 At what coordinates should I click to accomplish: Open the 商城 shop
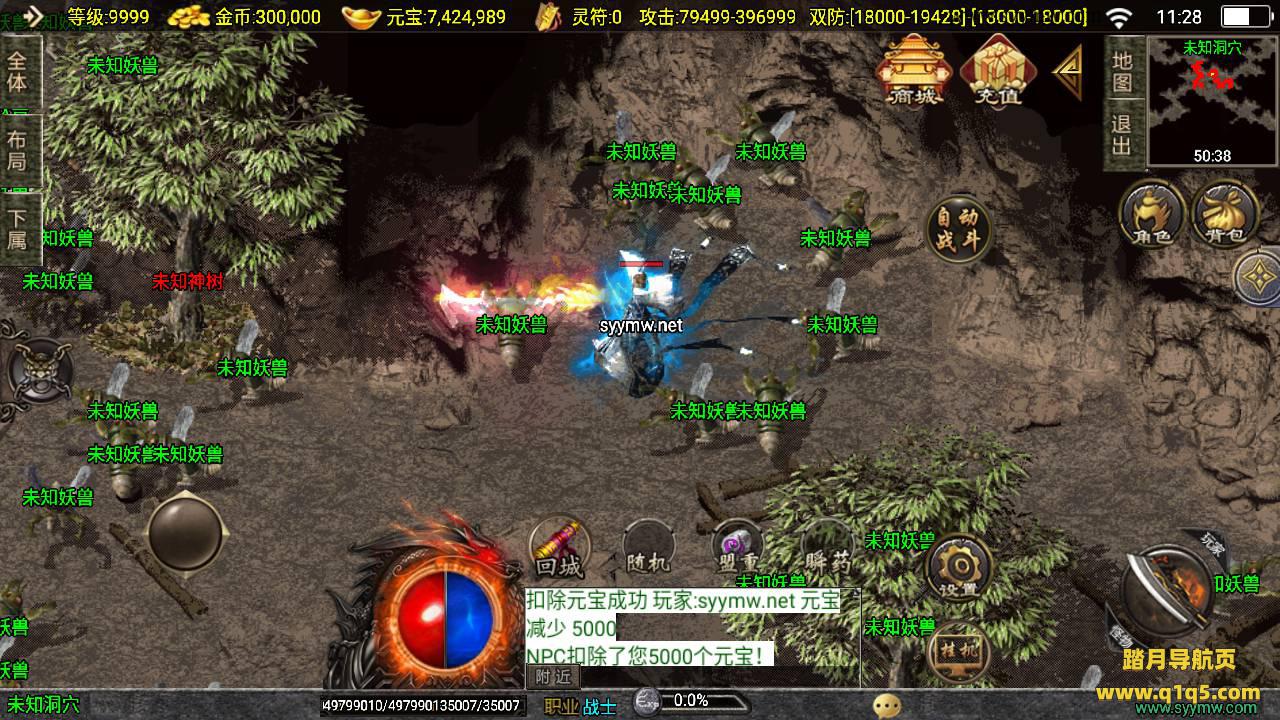pos(911,70)
